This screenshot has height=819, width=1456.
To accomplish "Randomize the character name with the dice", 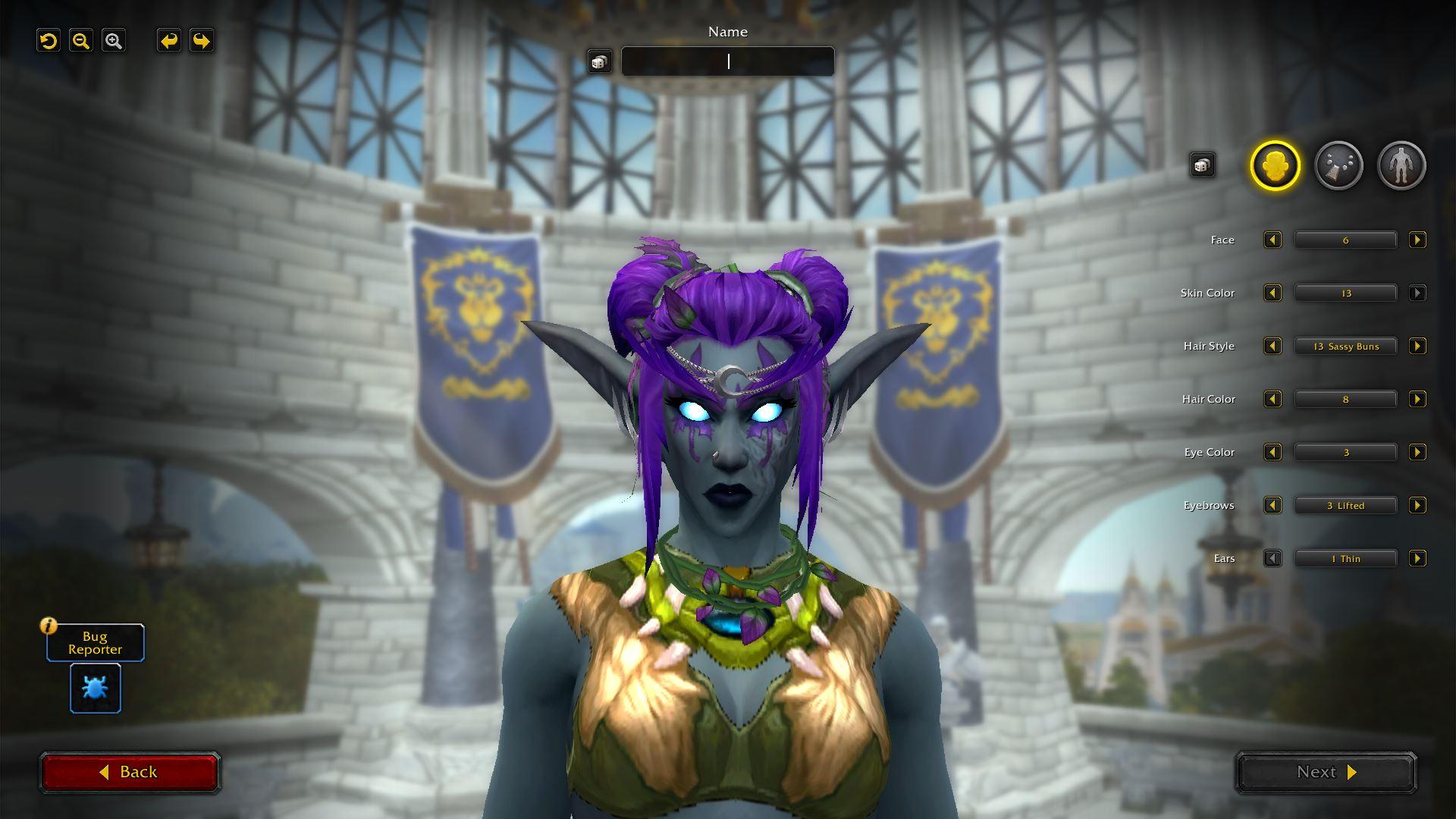I will point(599,62).
